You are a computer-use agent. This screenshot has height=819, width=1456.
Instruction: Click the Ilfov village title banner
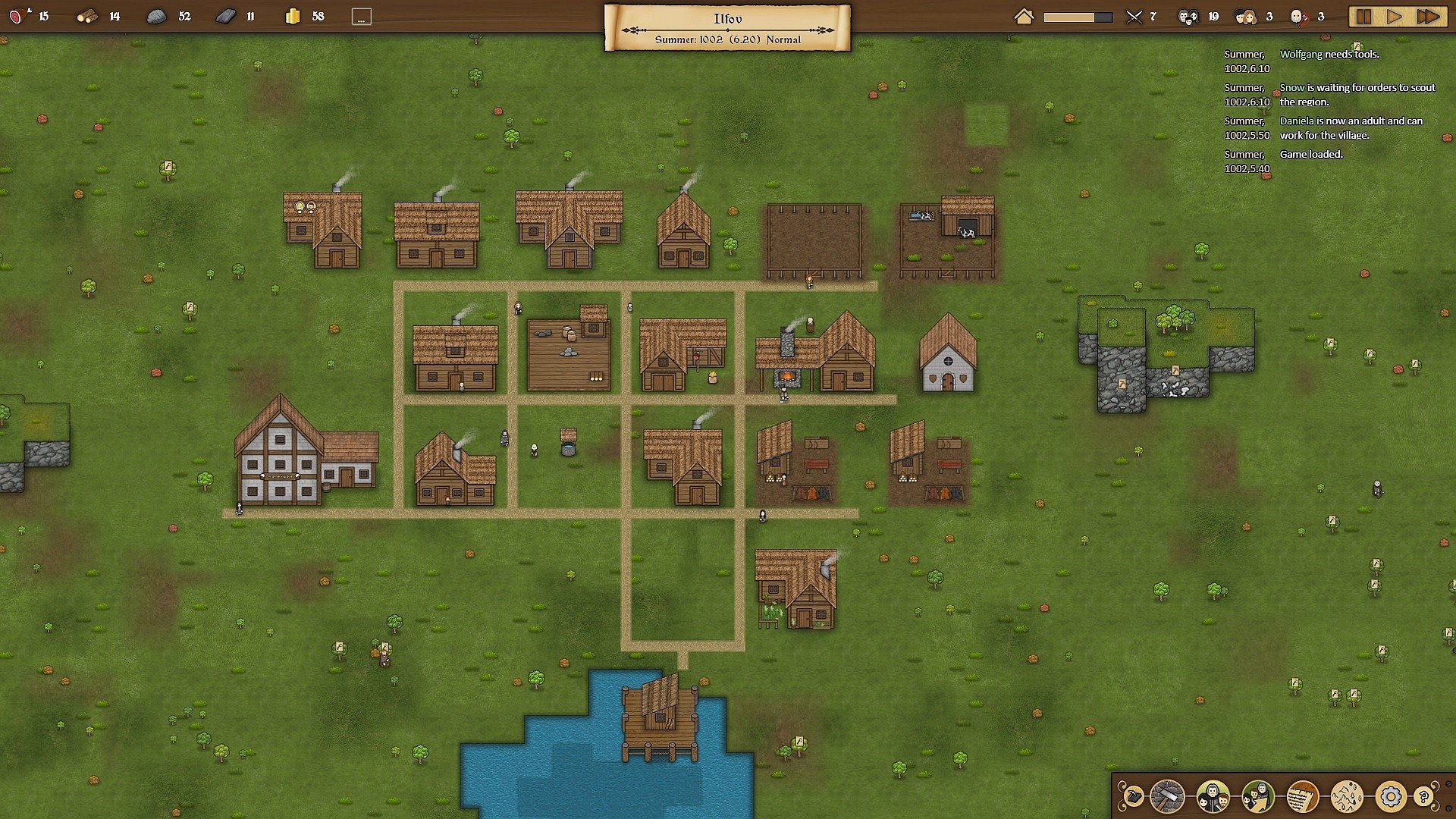click(727, 28)
